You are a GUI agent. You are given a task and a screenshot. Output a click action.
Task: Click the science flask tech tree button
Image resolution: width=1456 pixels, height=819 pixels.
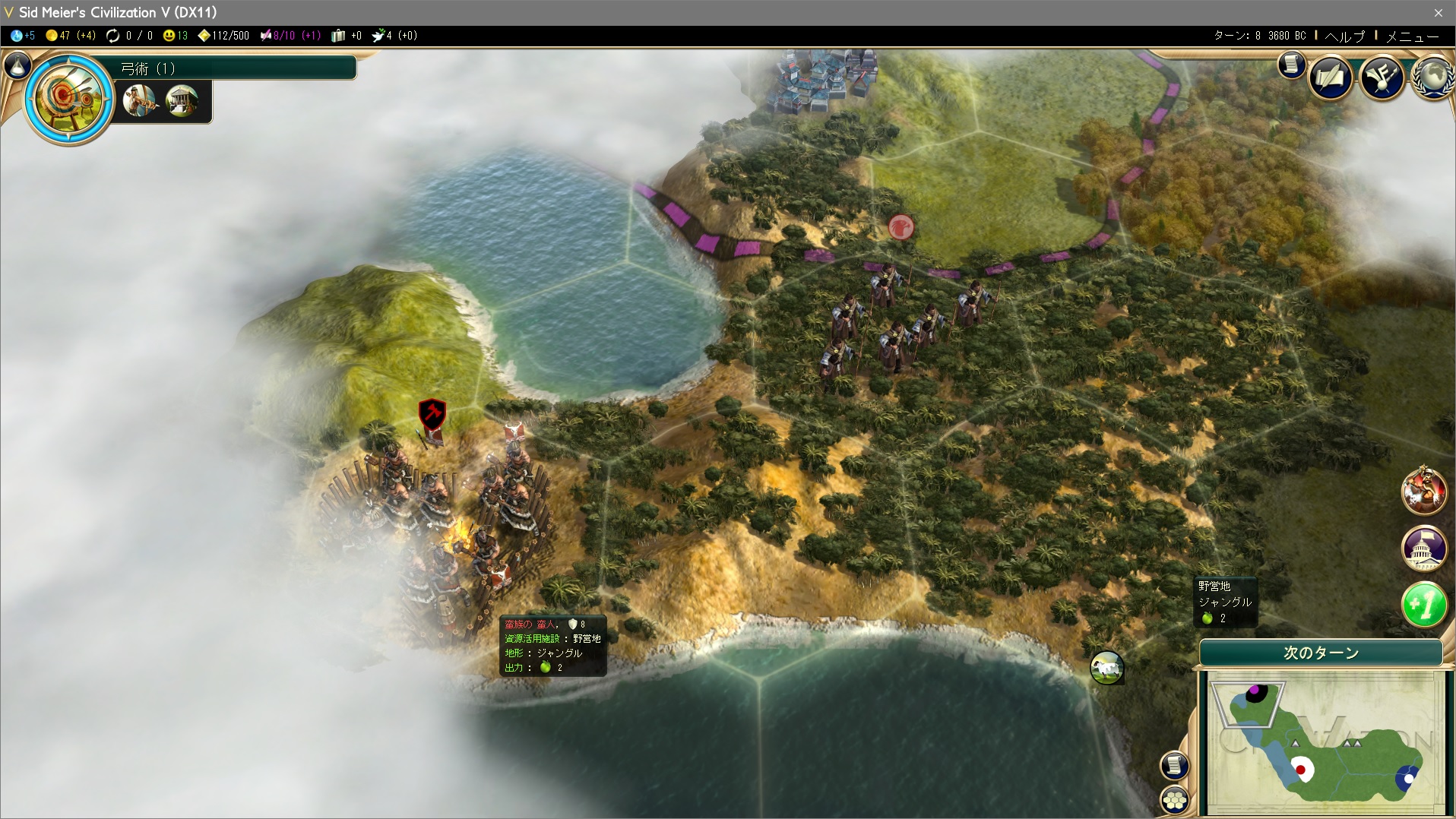coord(17,66)
